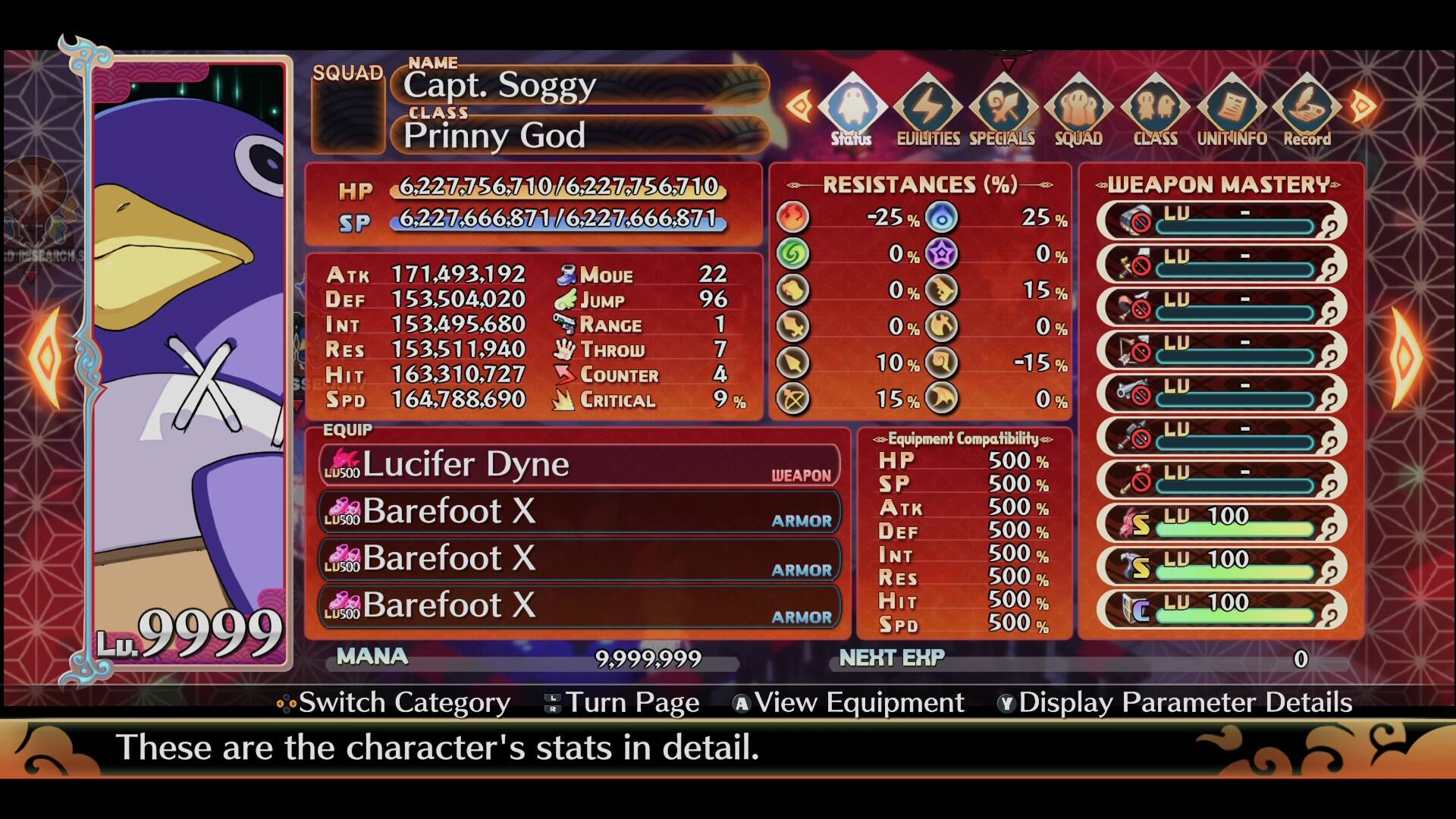Click the blue Water resistance icon

[940, 217]
